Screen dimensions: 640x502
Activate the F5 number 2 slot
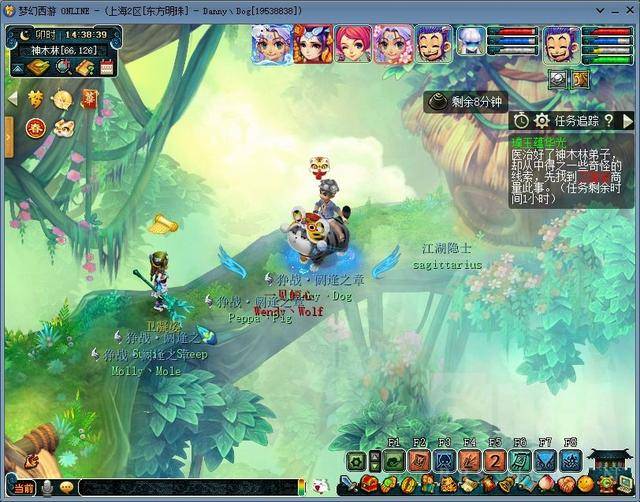(495, 461)
